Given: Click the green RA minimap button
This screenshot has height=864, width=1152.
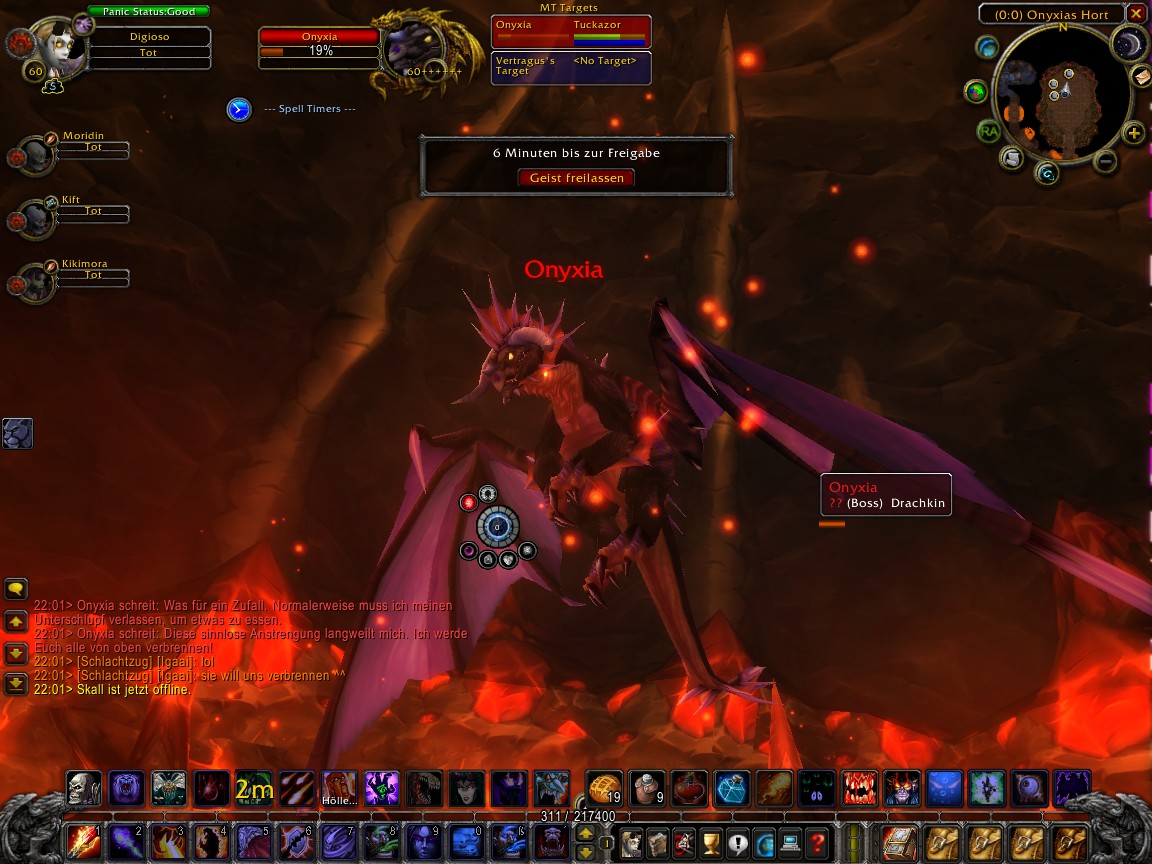Looking at the screenshot, I should tap(989, 131).
